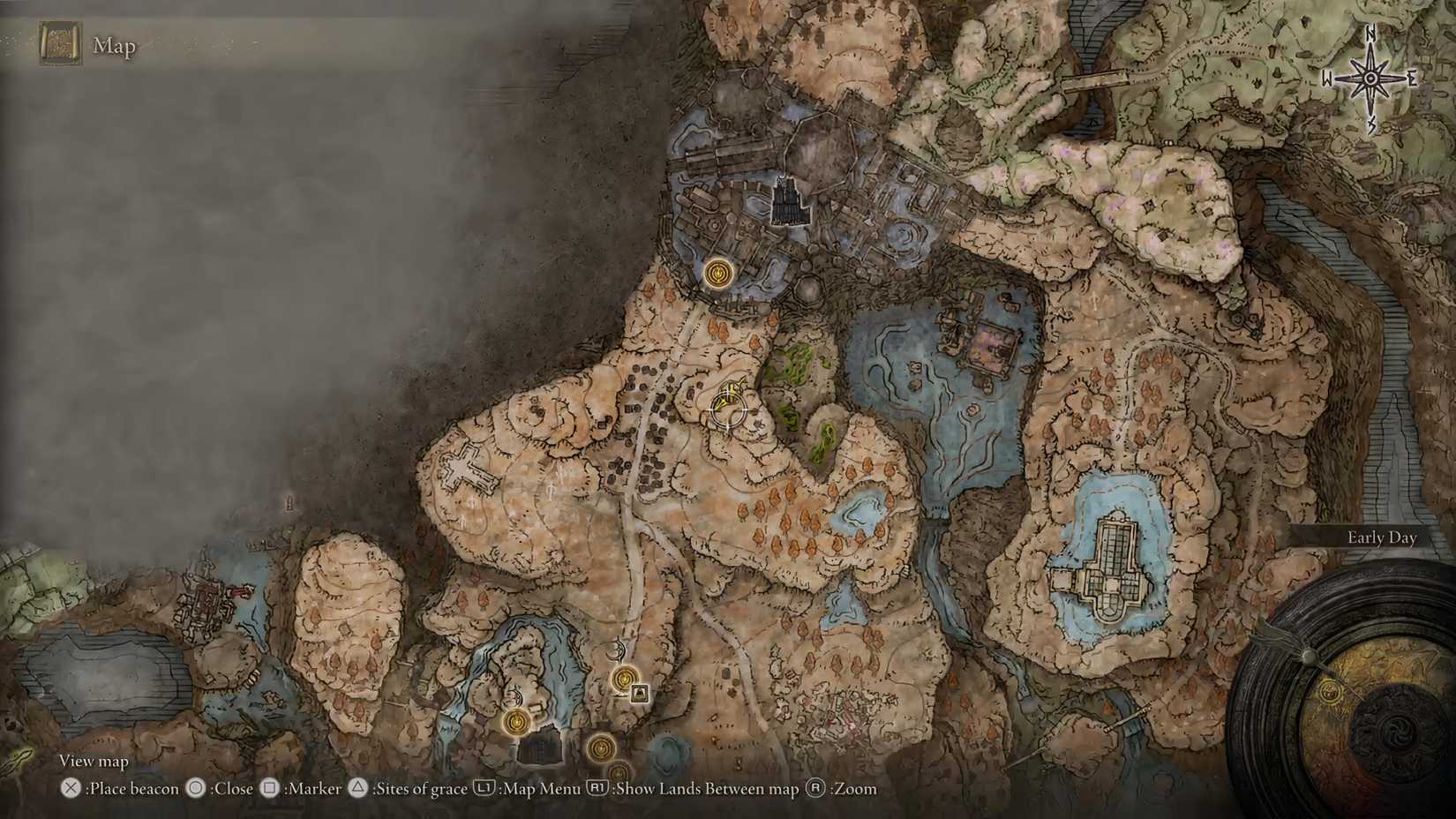Toggle Sites of grace with the triangle prompt

pos(358,789)
